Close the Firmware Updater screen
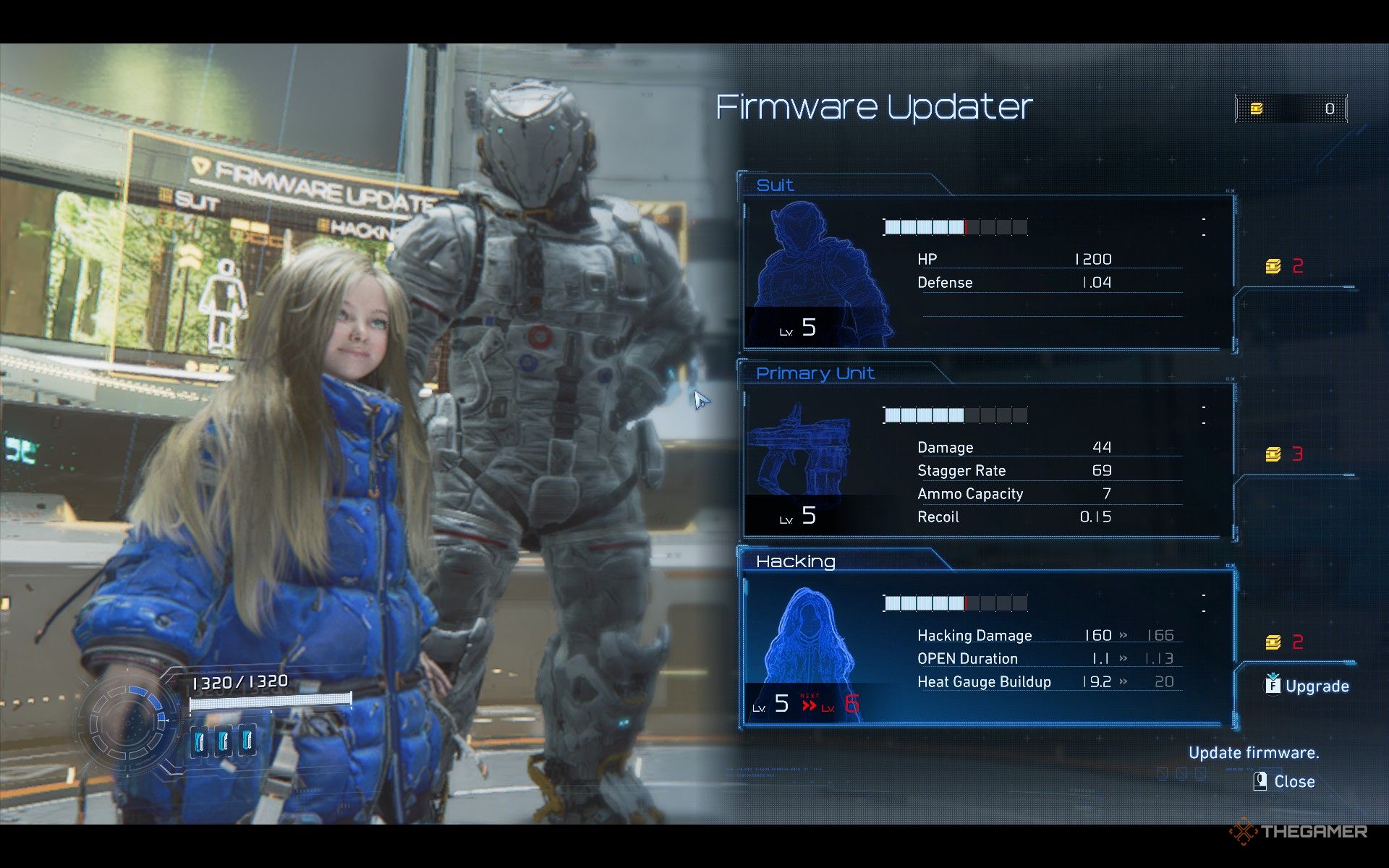1389x868 pixels. 1284,781
